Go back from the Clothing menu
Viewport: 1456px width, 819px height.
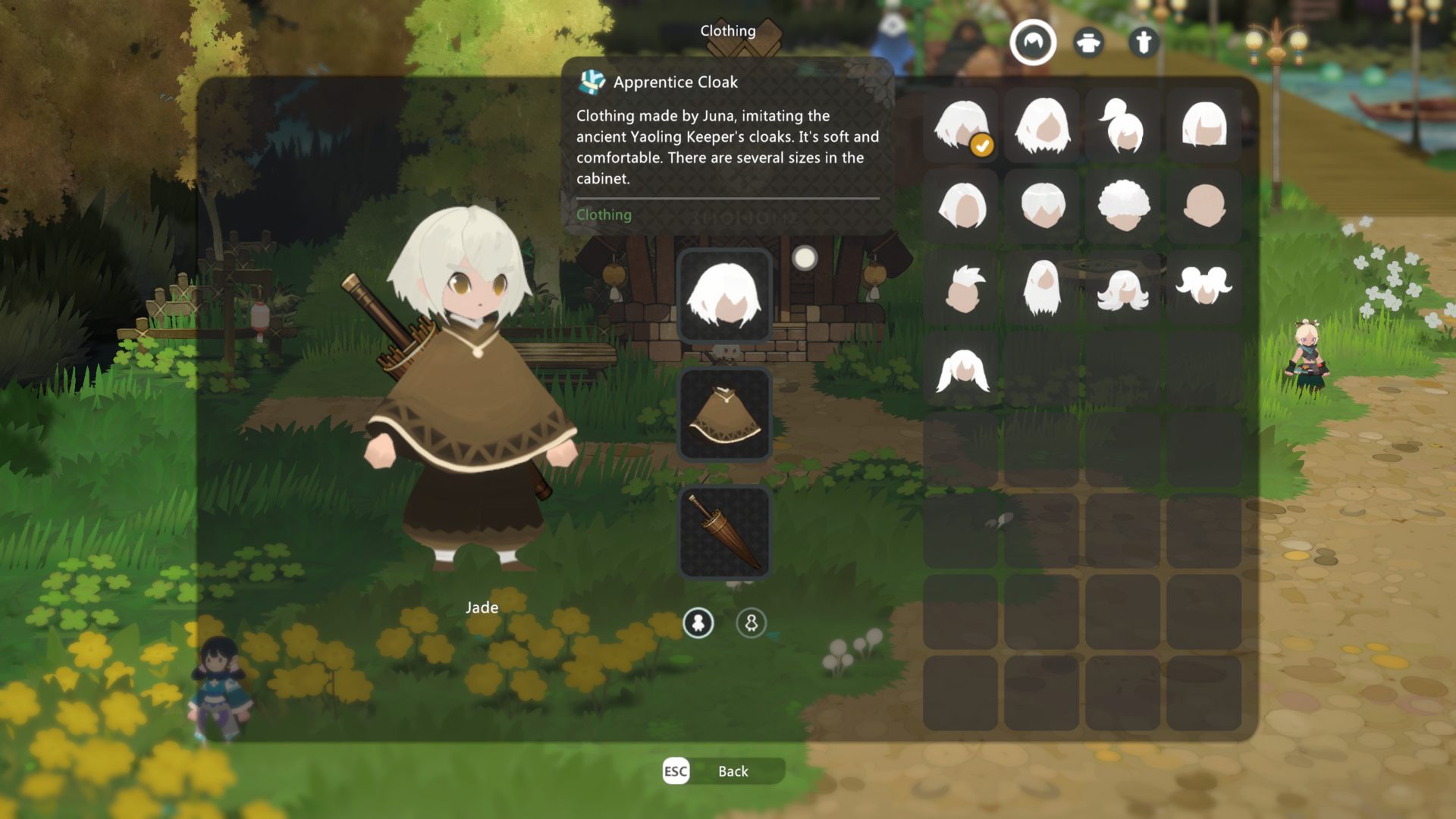click(x=723, y=771)
